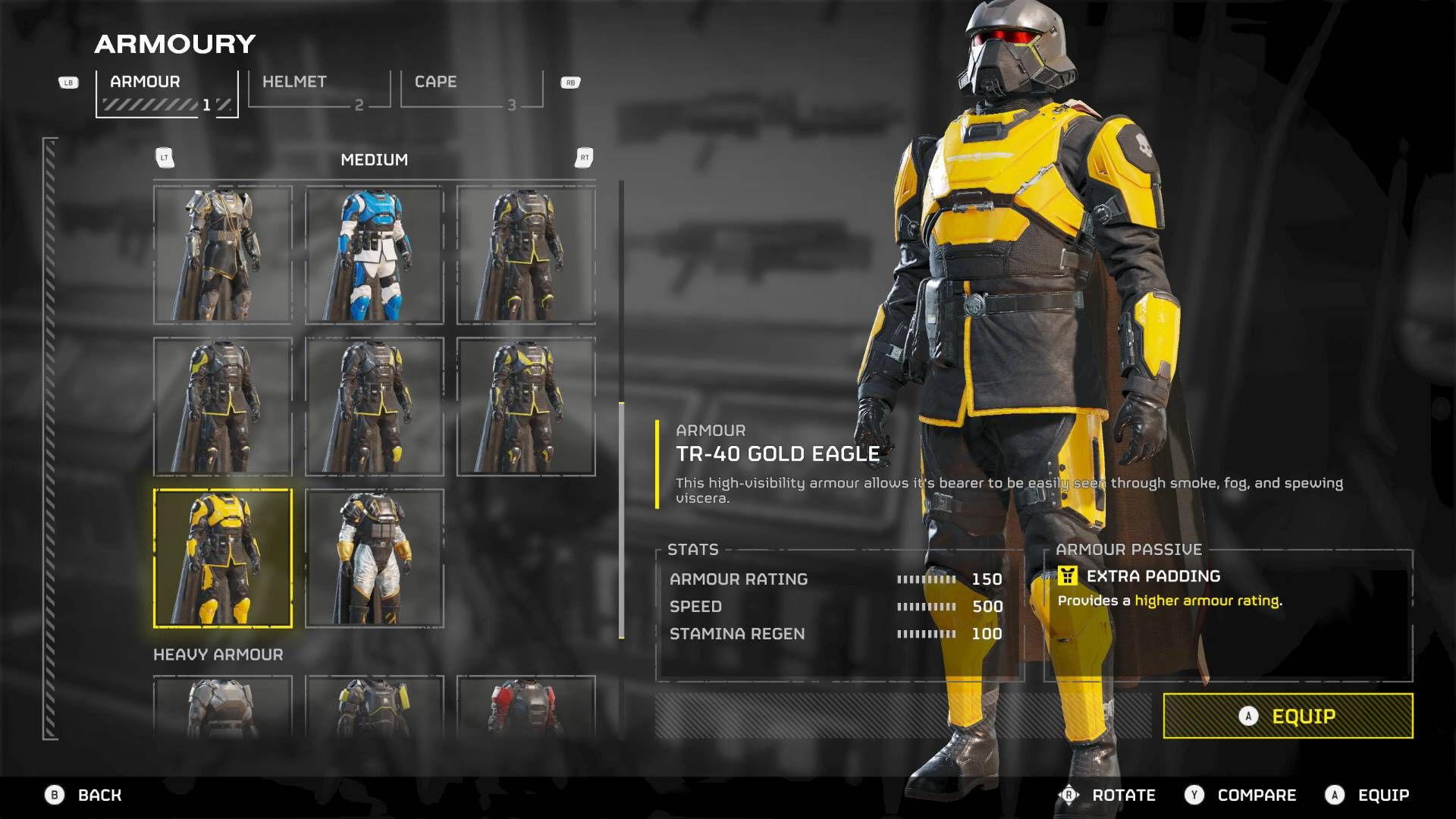Choose the red heavy armour tile

pyautogui.click(x=526, y=707)
